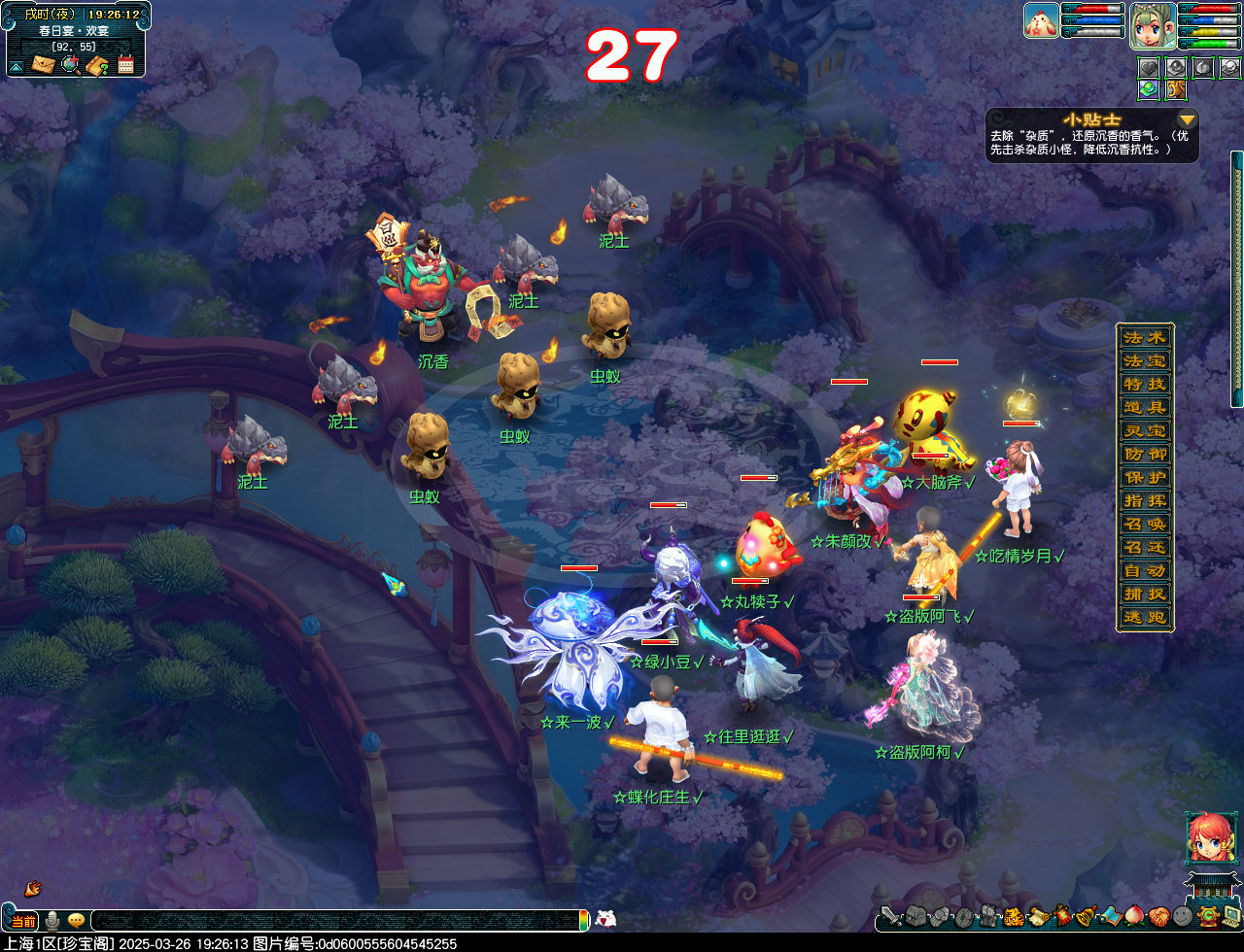Viewport: 1244px width, 952px height.
Task: Click the 当前 chat channel button
Action: click(x=23, y=920)
